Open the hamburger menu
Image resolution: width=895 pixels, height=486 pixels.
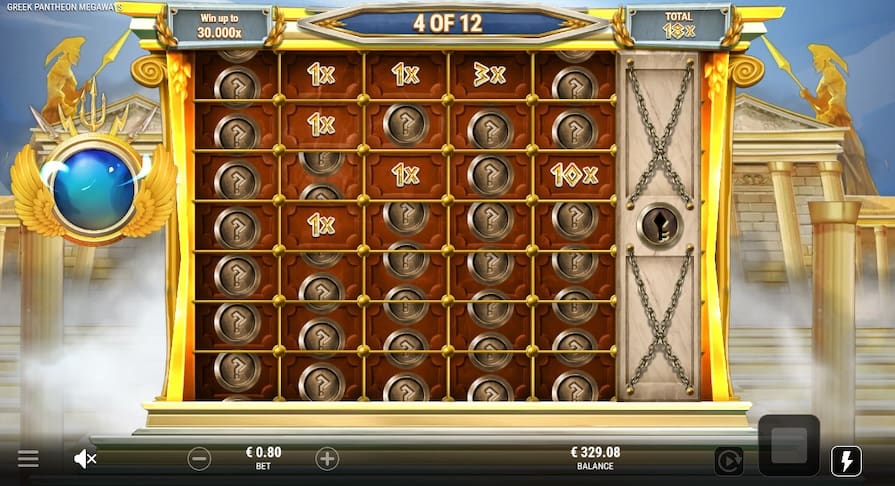[28, 459]
